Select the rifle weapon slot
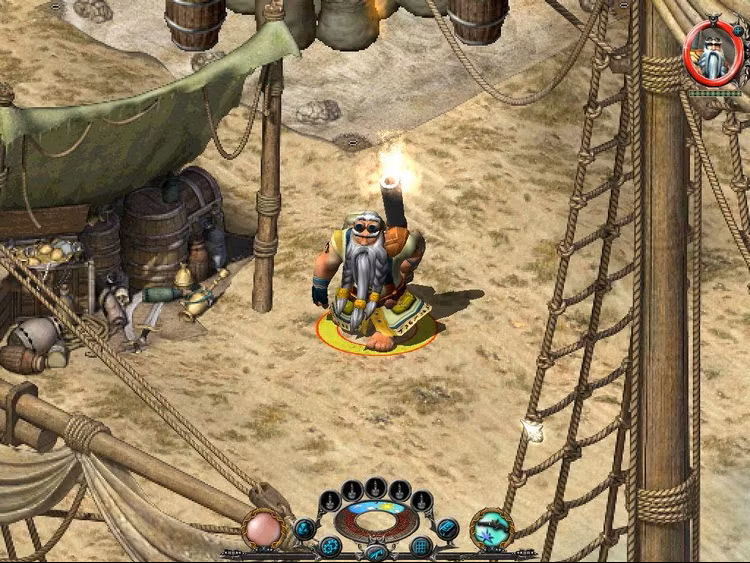 (x=491, y=528)
